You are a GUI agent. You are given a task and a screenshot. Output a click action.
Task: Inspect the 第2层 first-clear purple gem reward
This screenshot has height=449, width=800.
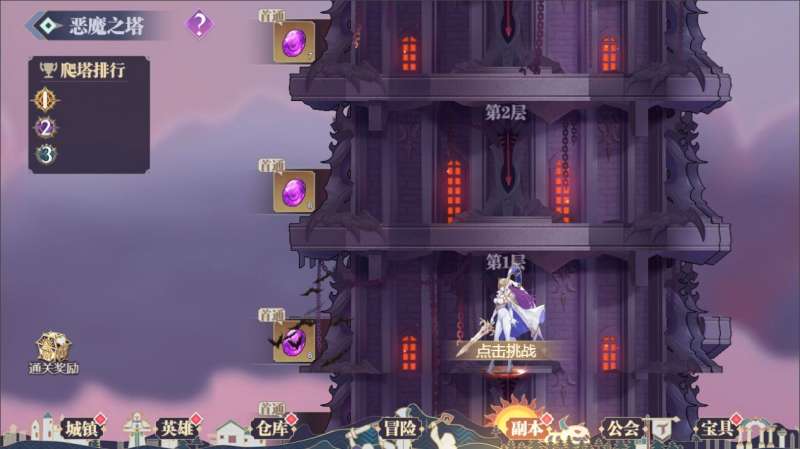click(x=294, y=191)
